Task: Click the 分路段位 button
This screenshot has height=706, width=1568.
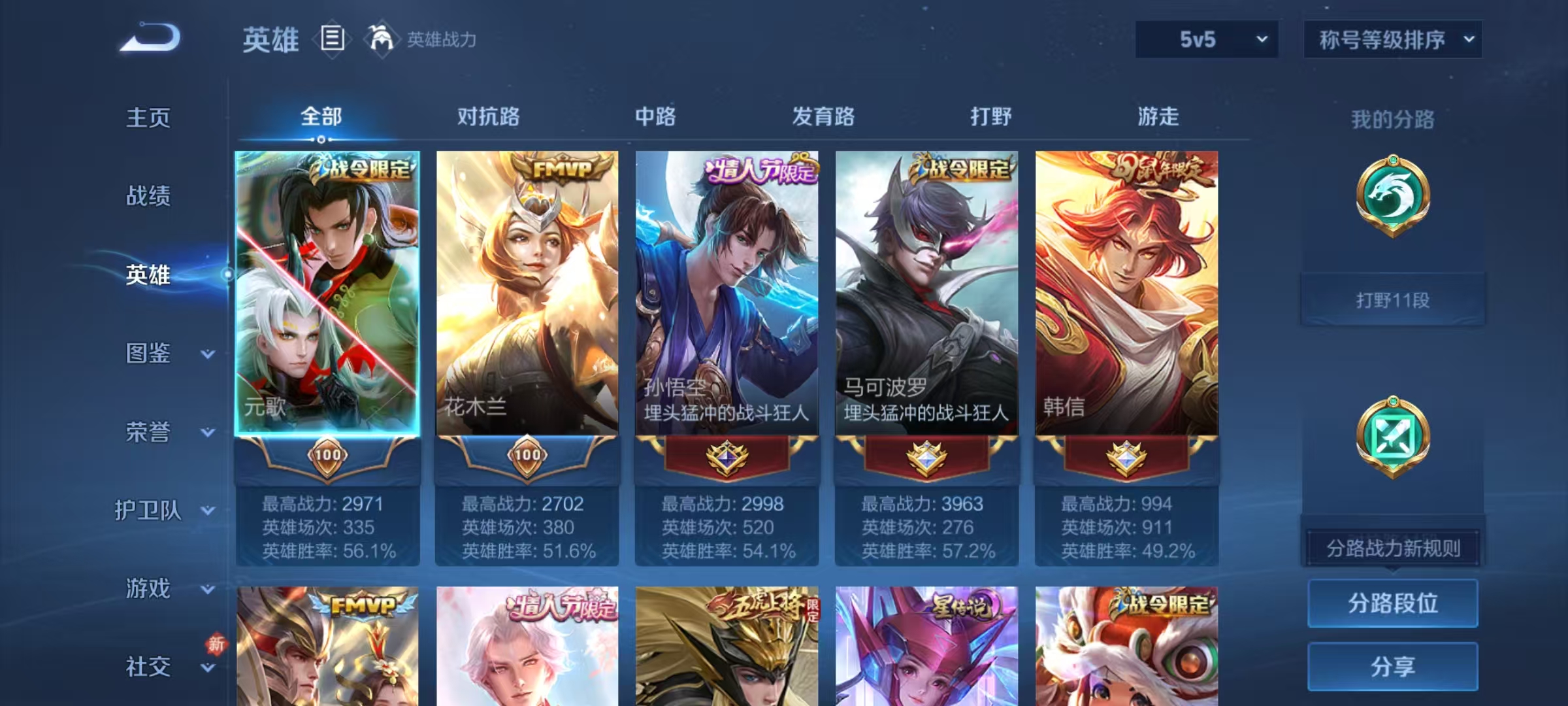Action: click(1393, 603)
